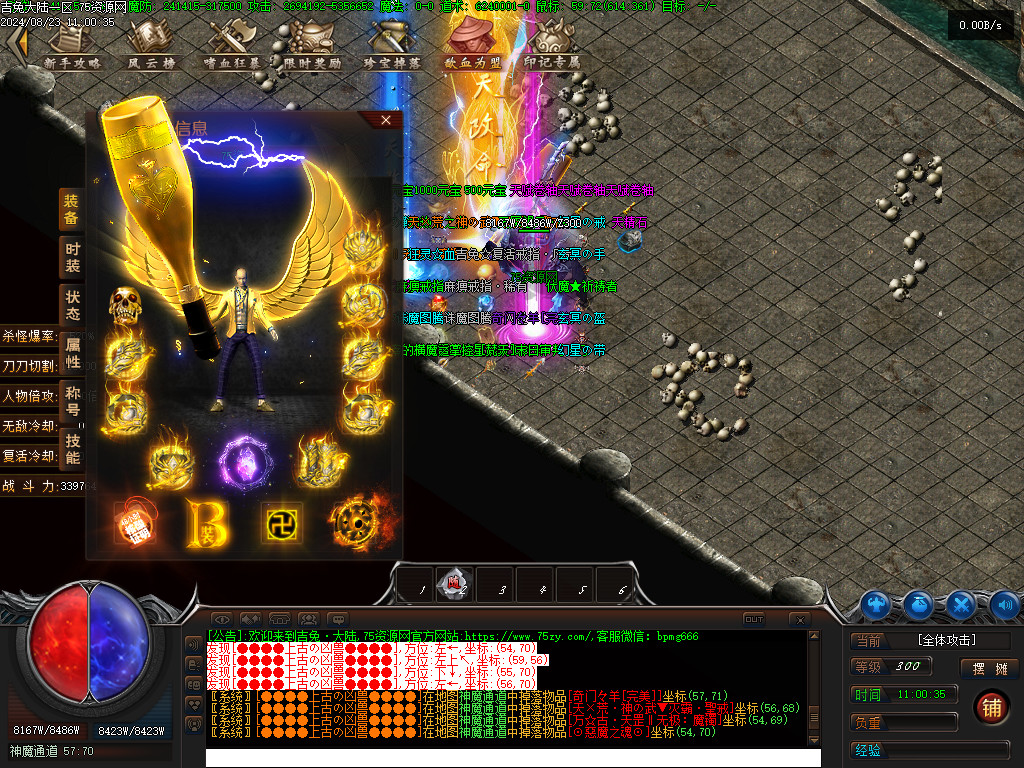This screenshot has width=1024, height=768.
Task: Open the blue bag inventory button
Action: coord(919,605)
